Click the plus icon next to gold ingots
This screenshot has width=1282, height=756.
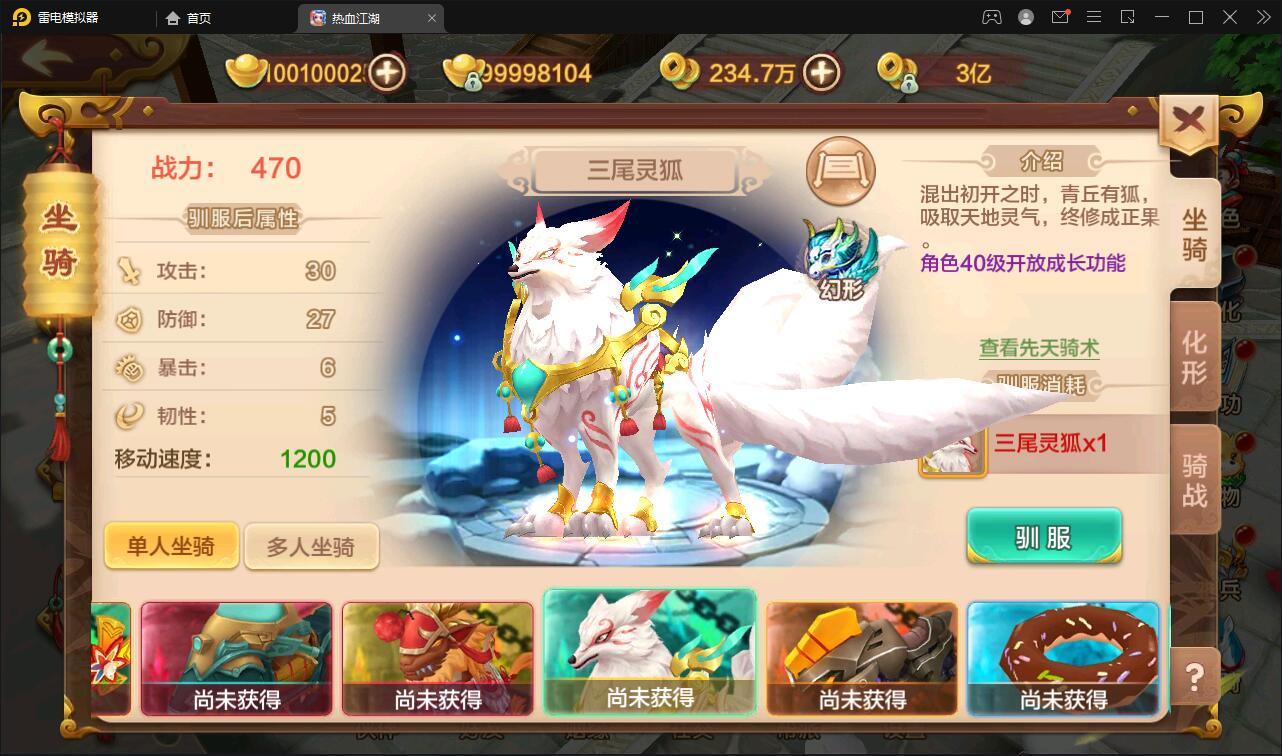pos(388,72)
